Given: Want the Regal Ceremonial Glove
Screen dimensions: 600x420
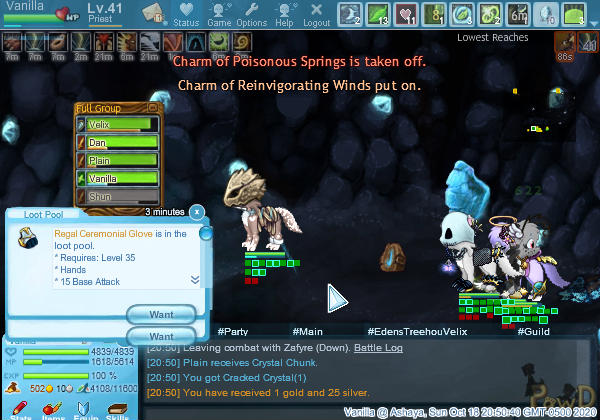Looking at the screenshot, I should (160, 314).
